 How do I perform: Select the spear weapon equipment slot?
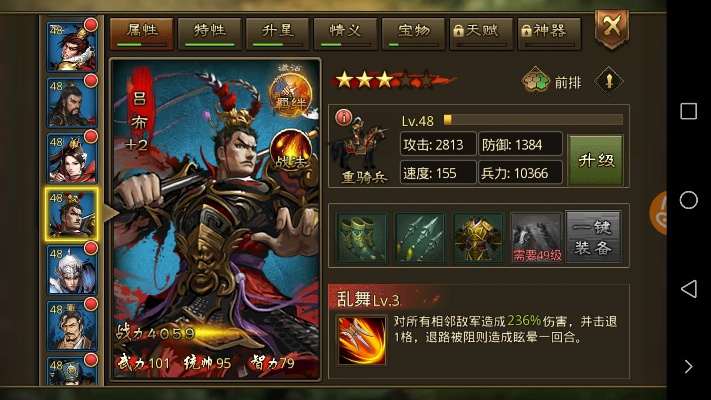pyautogui.click(x=419, y=237)
